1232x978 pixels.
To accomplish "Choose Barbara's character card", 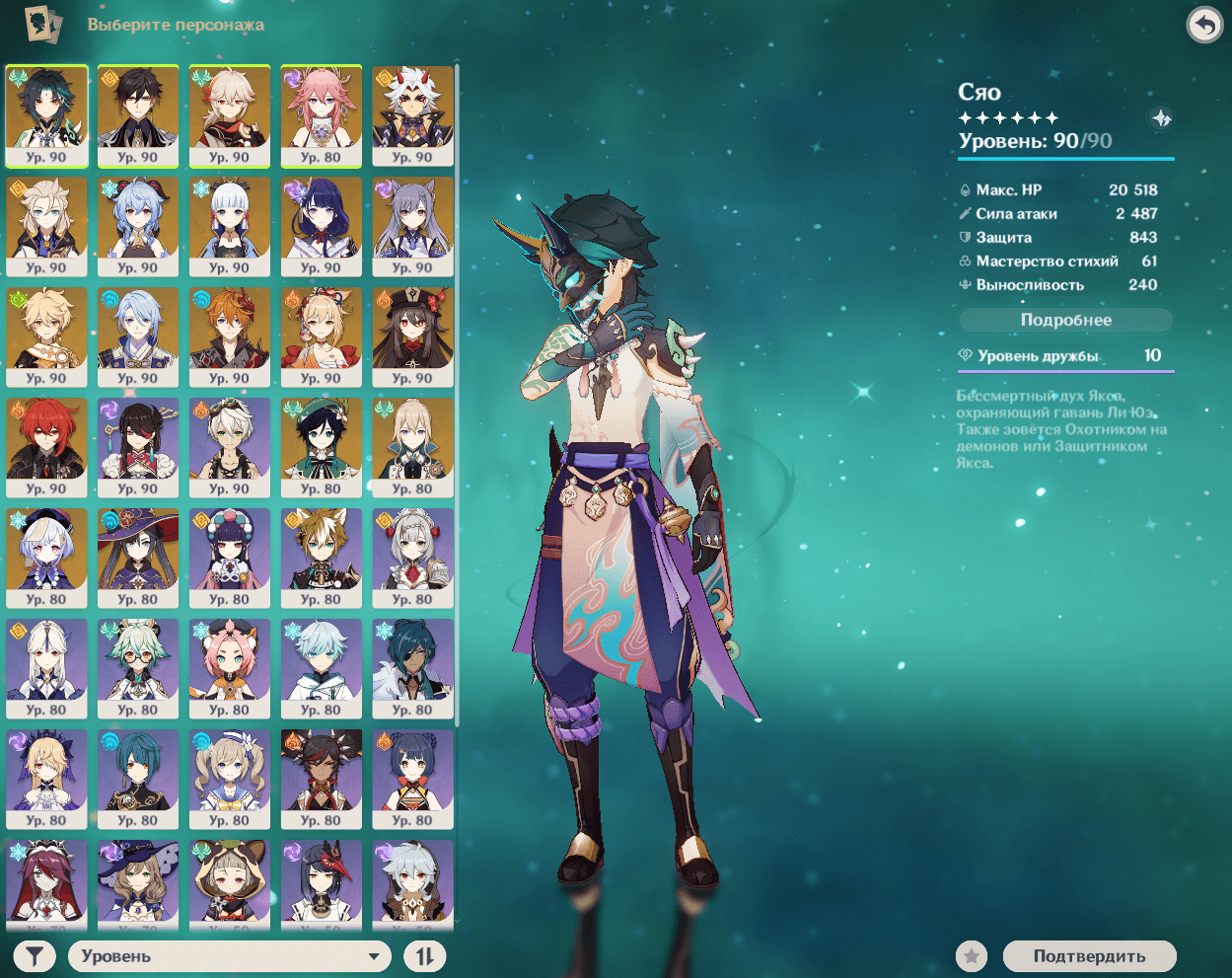I will 229,779.
